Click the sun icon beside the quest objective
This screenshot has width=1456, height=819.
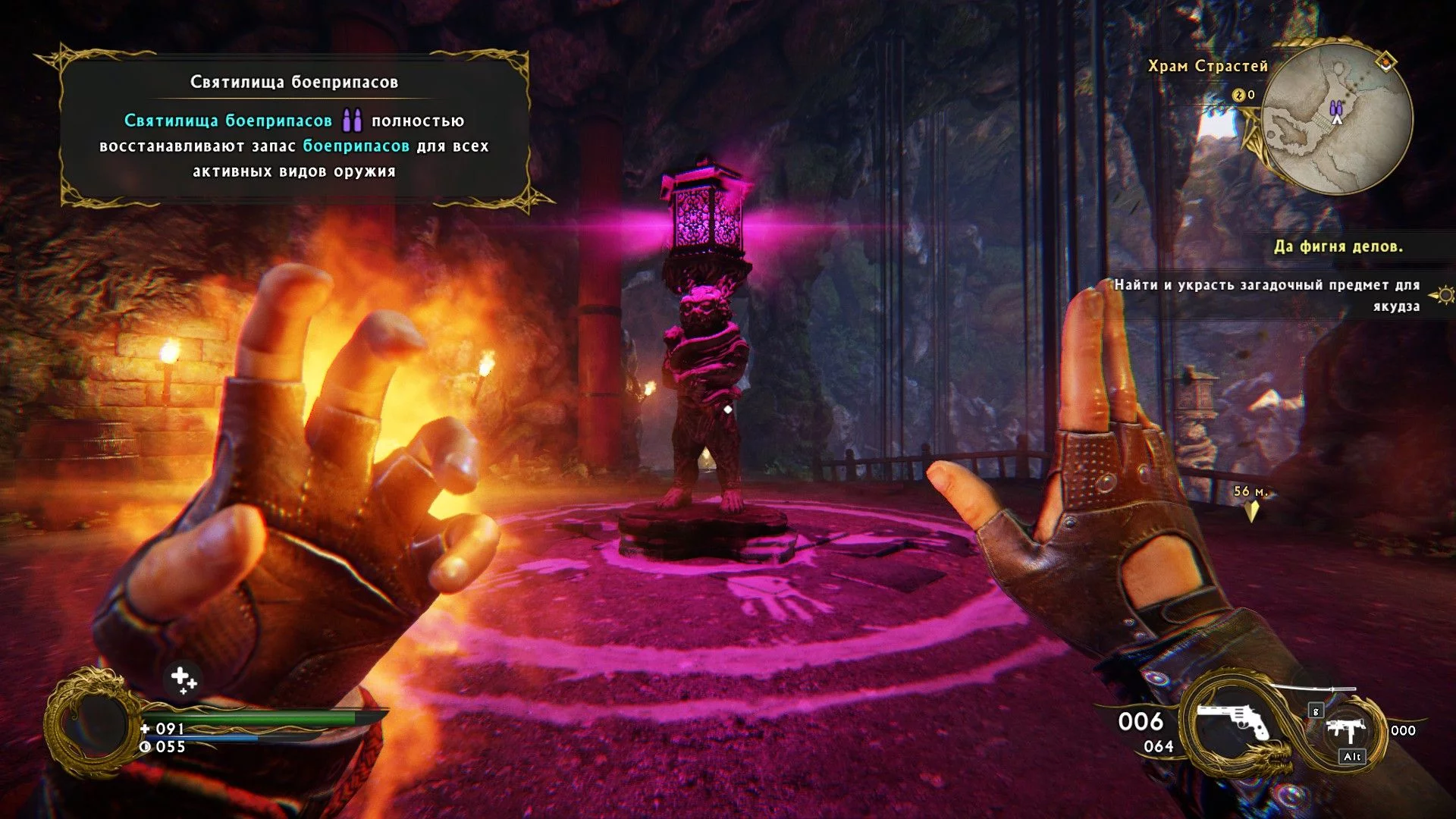pyautogui.click(x=1444, y=294)
